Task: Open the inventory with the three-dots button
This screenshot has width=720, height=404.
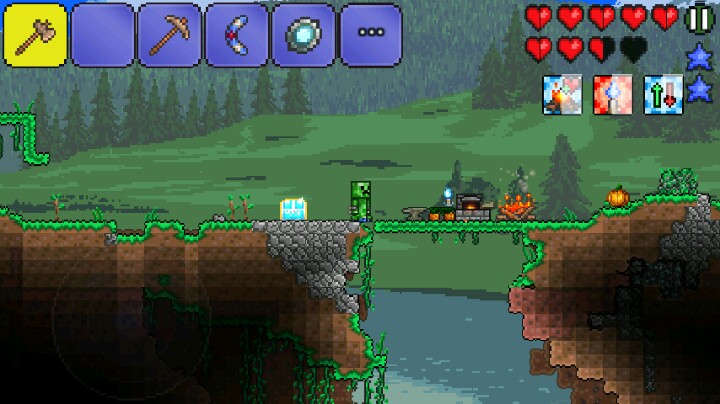Action: [x=370, y=35]
